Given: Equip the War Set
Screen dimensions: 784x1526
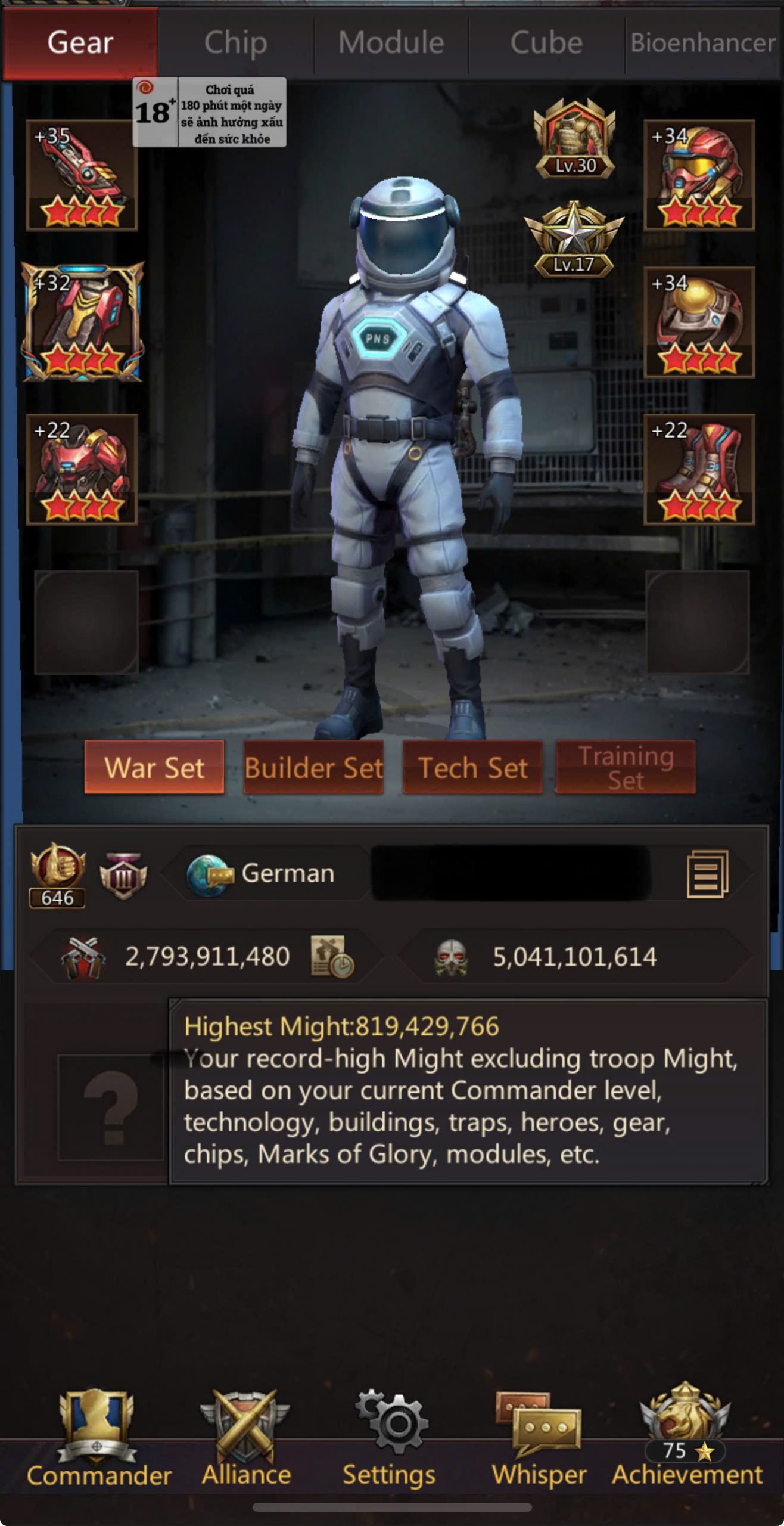Looking at the screenshot, I should coord(154,767).
